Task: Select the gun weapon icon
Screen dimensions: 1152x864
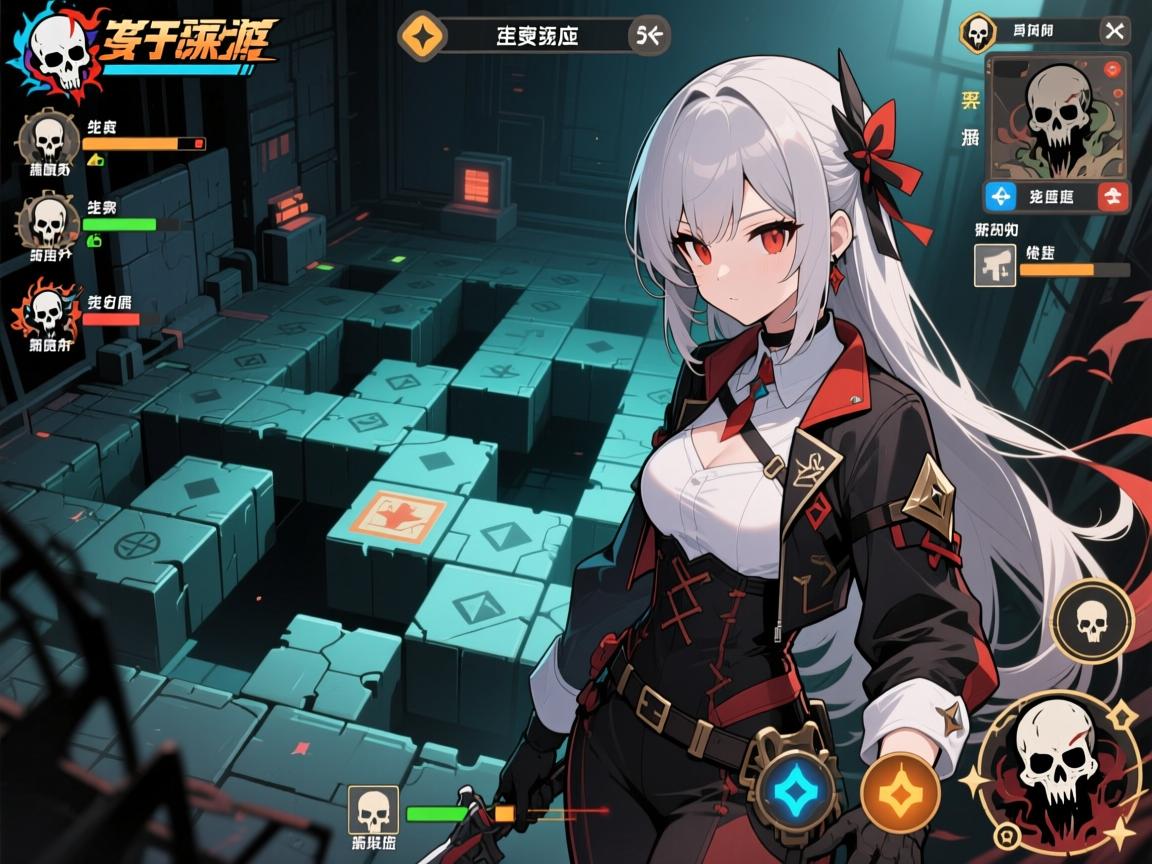Action: (995, 266)
